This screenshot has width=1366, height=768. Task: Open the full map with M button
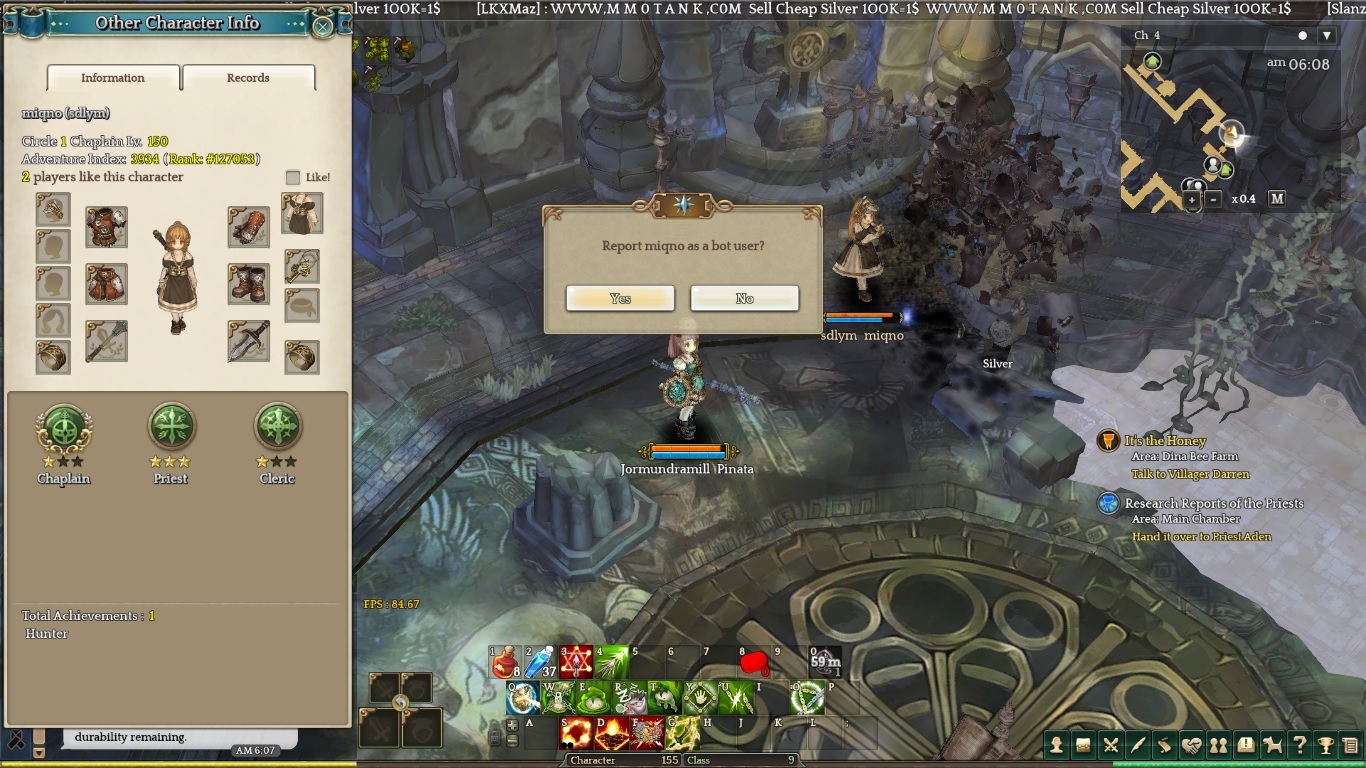click(x=1277, y=199)
